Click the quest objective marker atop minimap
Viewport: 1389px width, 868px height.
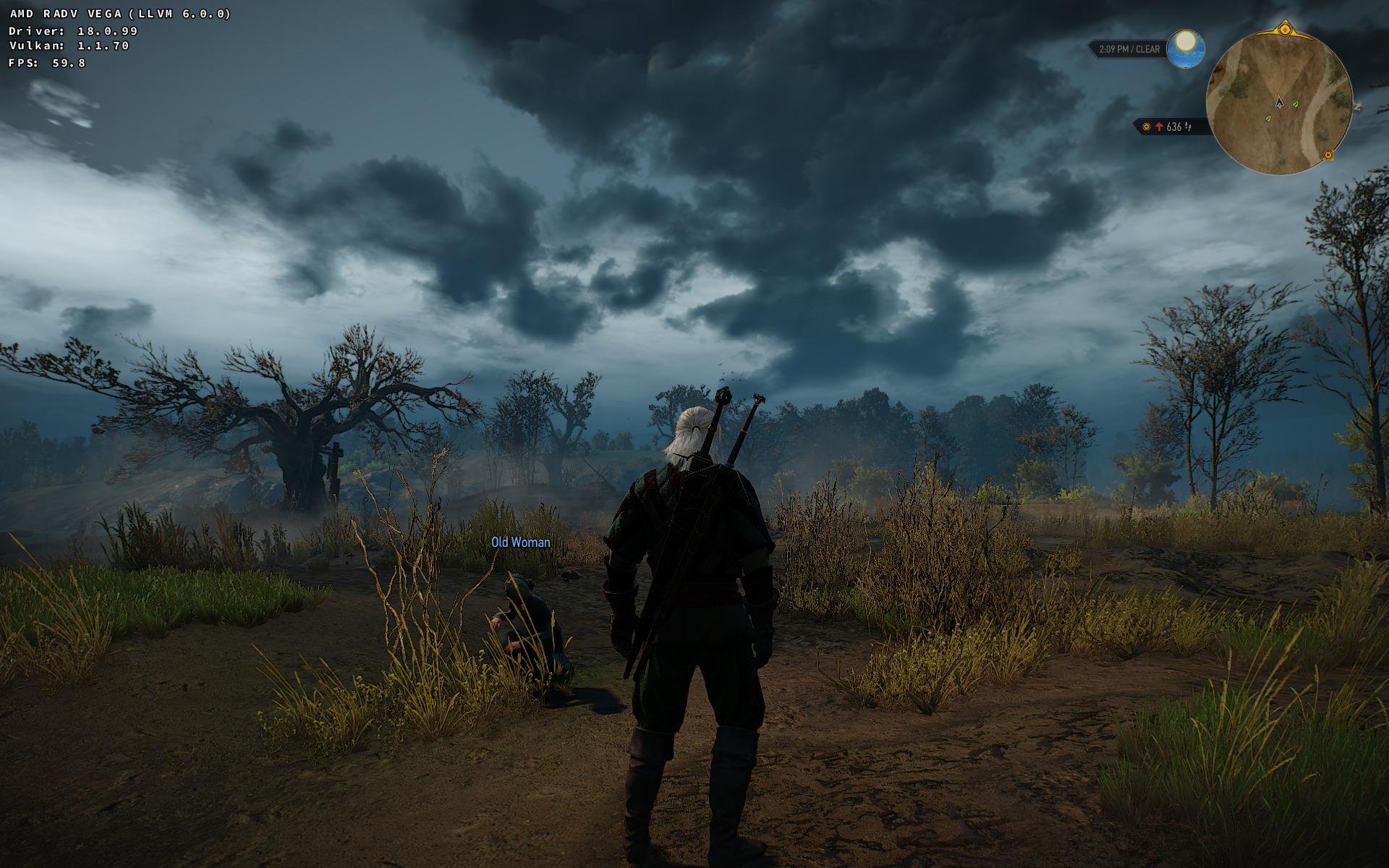tap(1286, 29)
